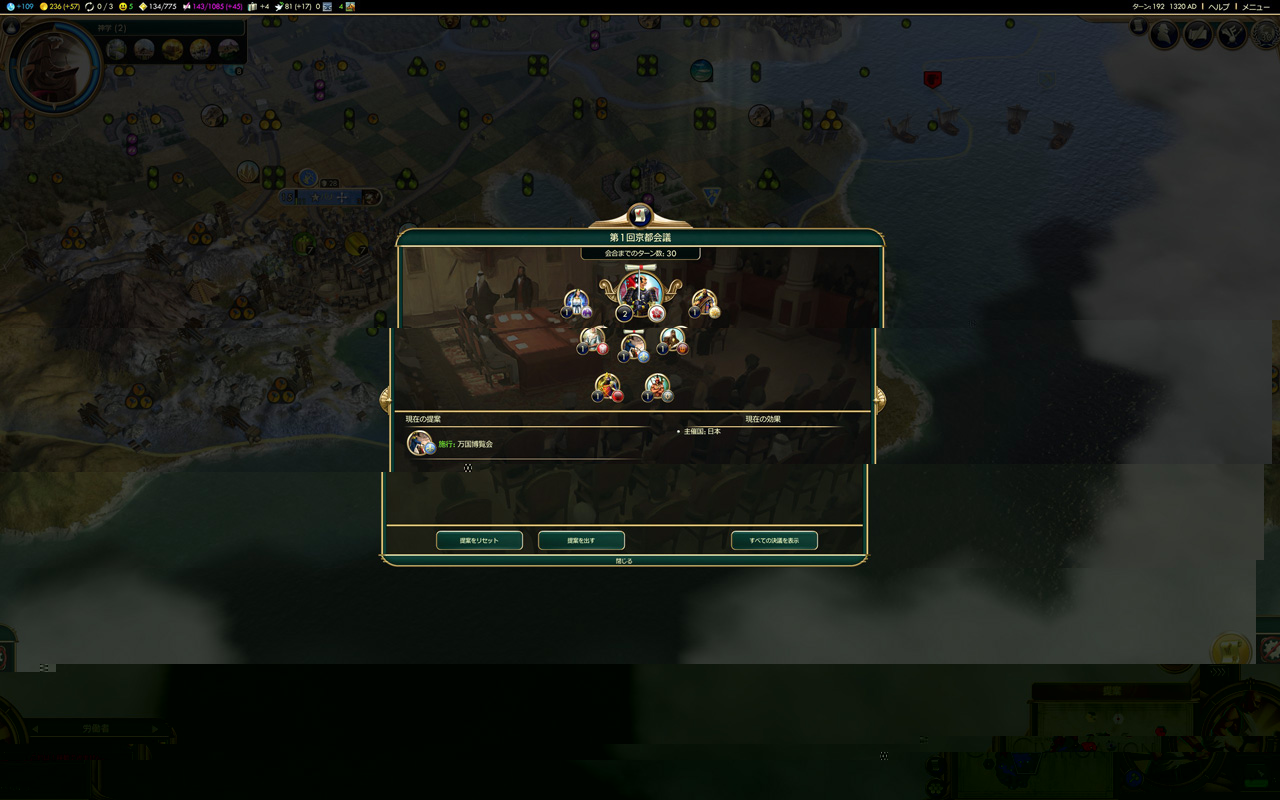Open the espionage overview icon
The image size is (1280, 800).
1232,35
